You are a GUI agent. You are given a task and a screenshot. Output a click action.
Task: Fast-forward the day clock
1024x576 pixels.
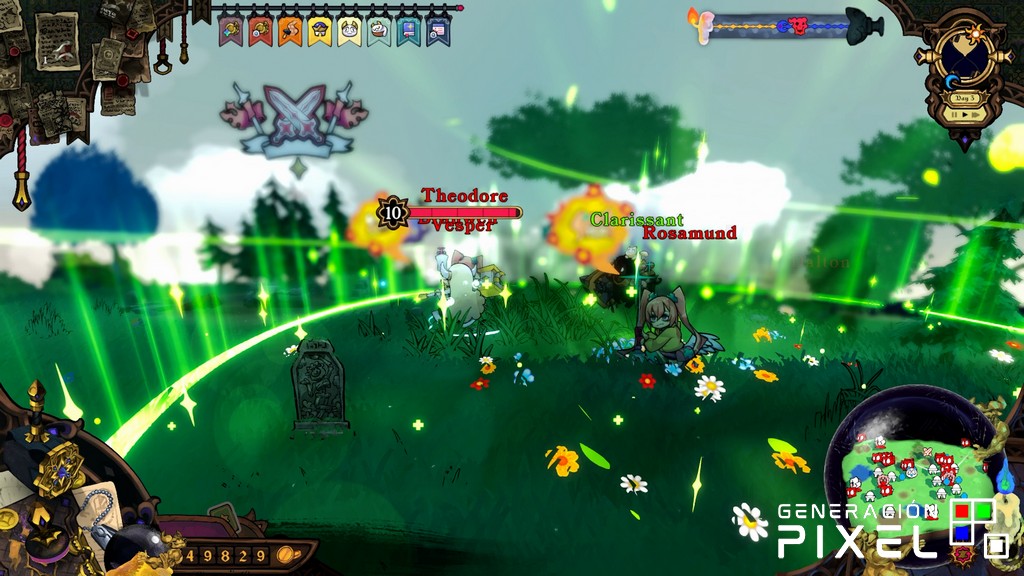(x=977, y=114)
